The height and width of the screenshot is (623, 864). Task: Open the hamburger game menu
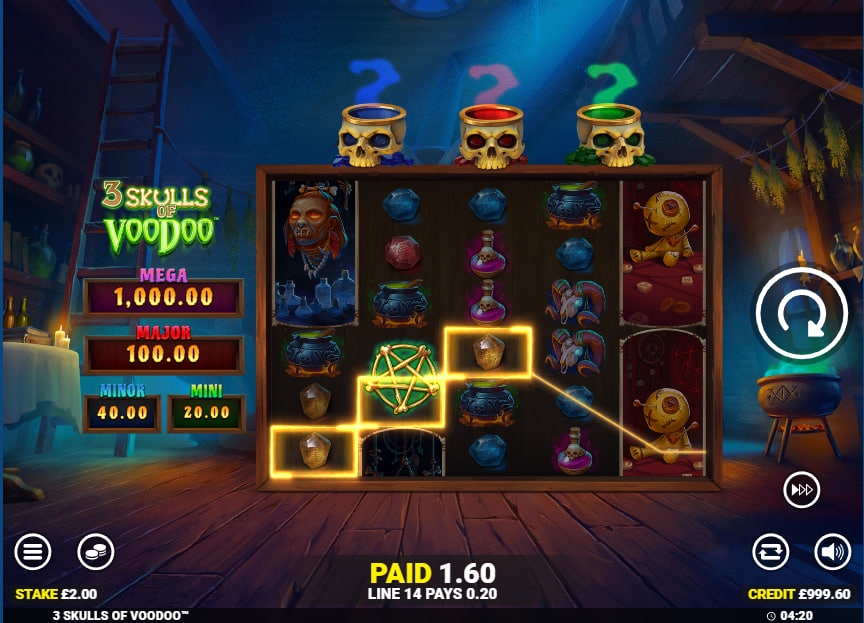click(x=33, y=551)
